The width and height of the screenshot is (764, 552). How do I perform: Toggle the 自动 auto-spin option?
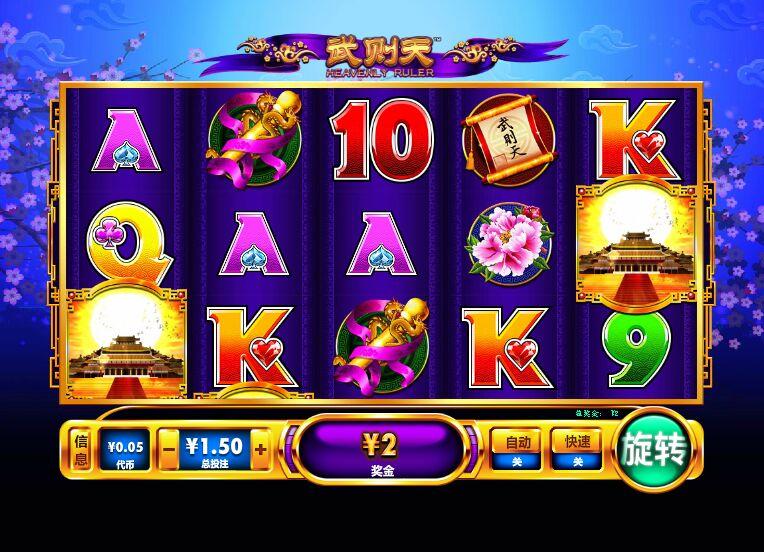[x=516, y=449]
